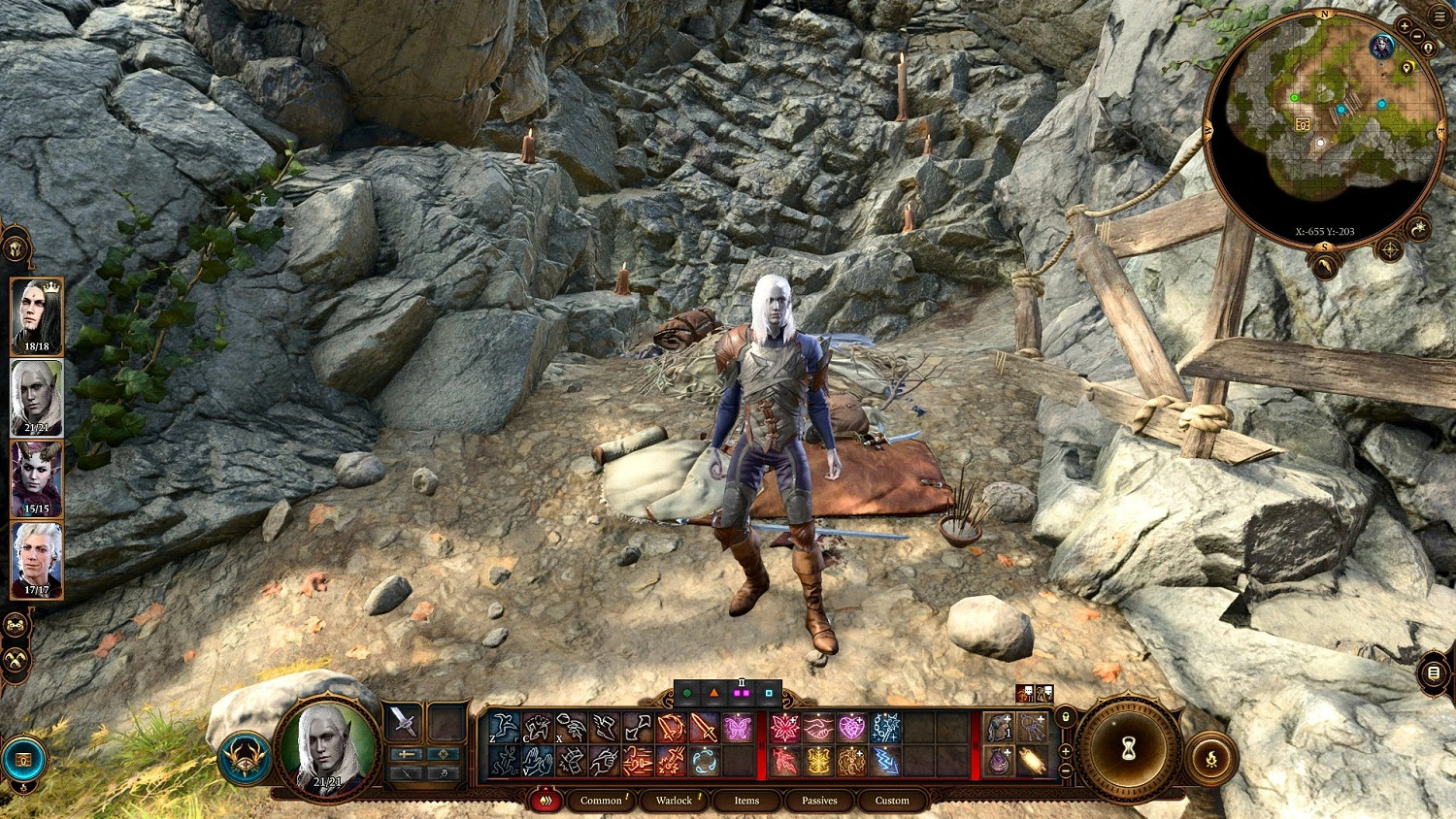Select the Passives tab
The width and height of the screenshot is (1456, 819).
tap(819, 801)
